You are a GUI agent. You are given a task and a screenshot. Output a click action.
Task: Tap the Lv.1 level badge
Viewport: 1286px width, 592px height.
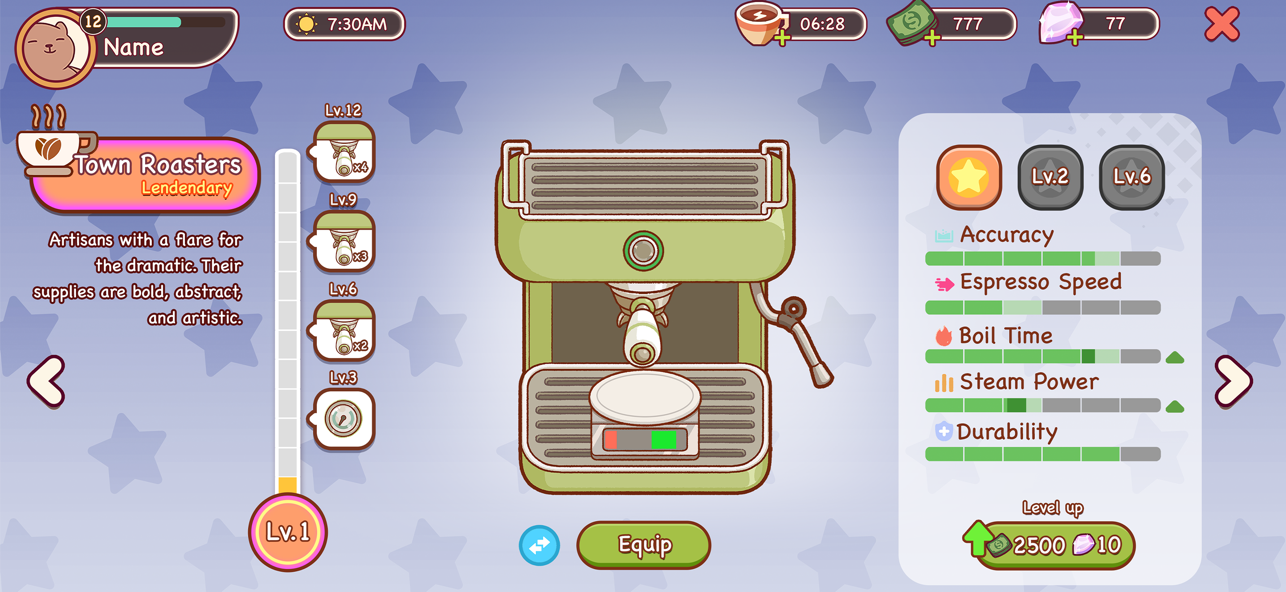coord(288,532)
